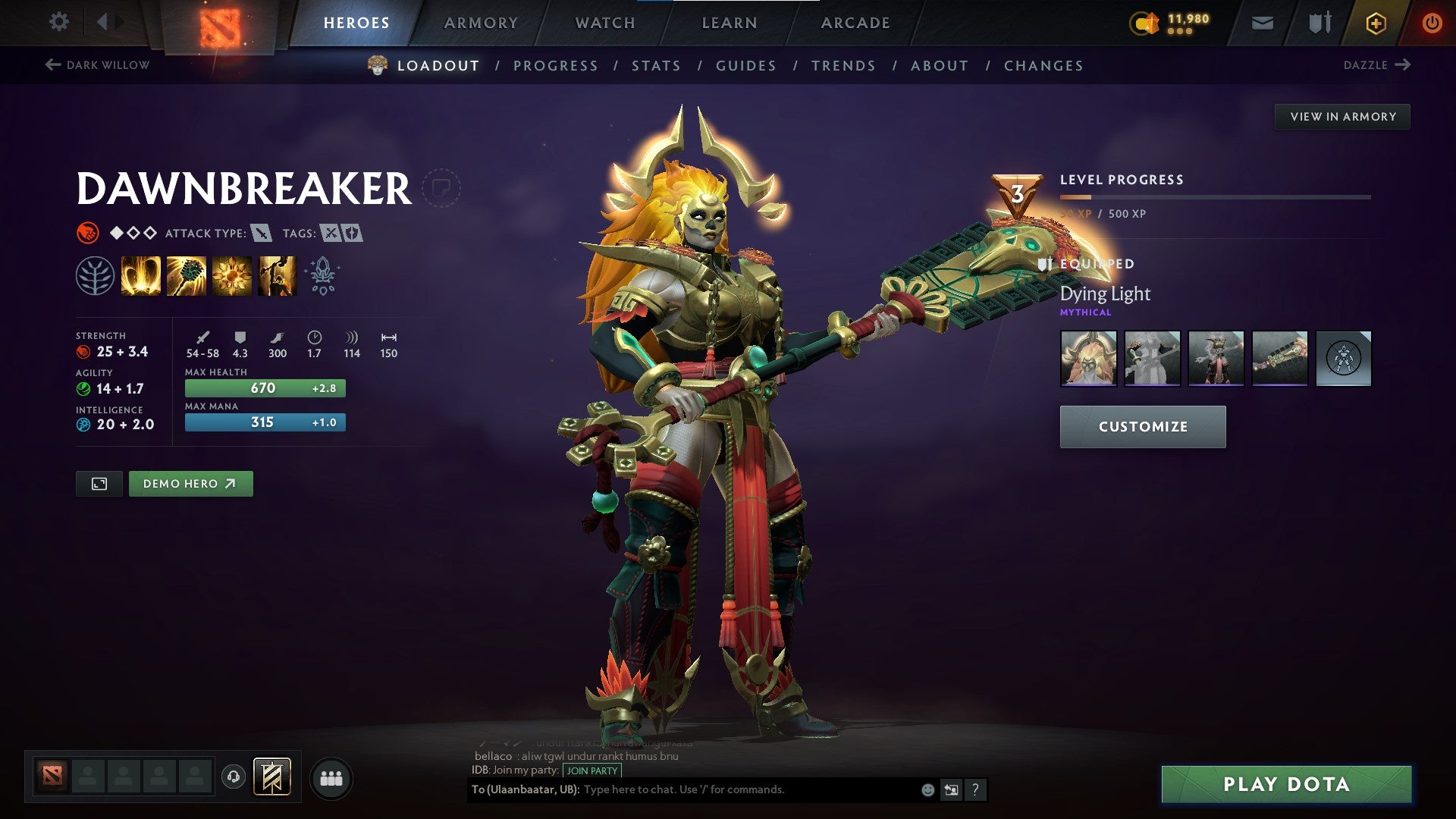Screen dimensions: 1456x819
Task: Click the help question mark beside the chat
Action: click(974, 789)
